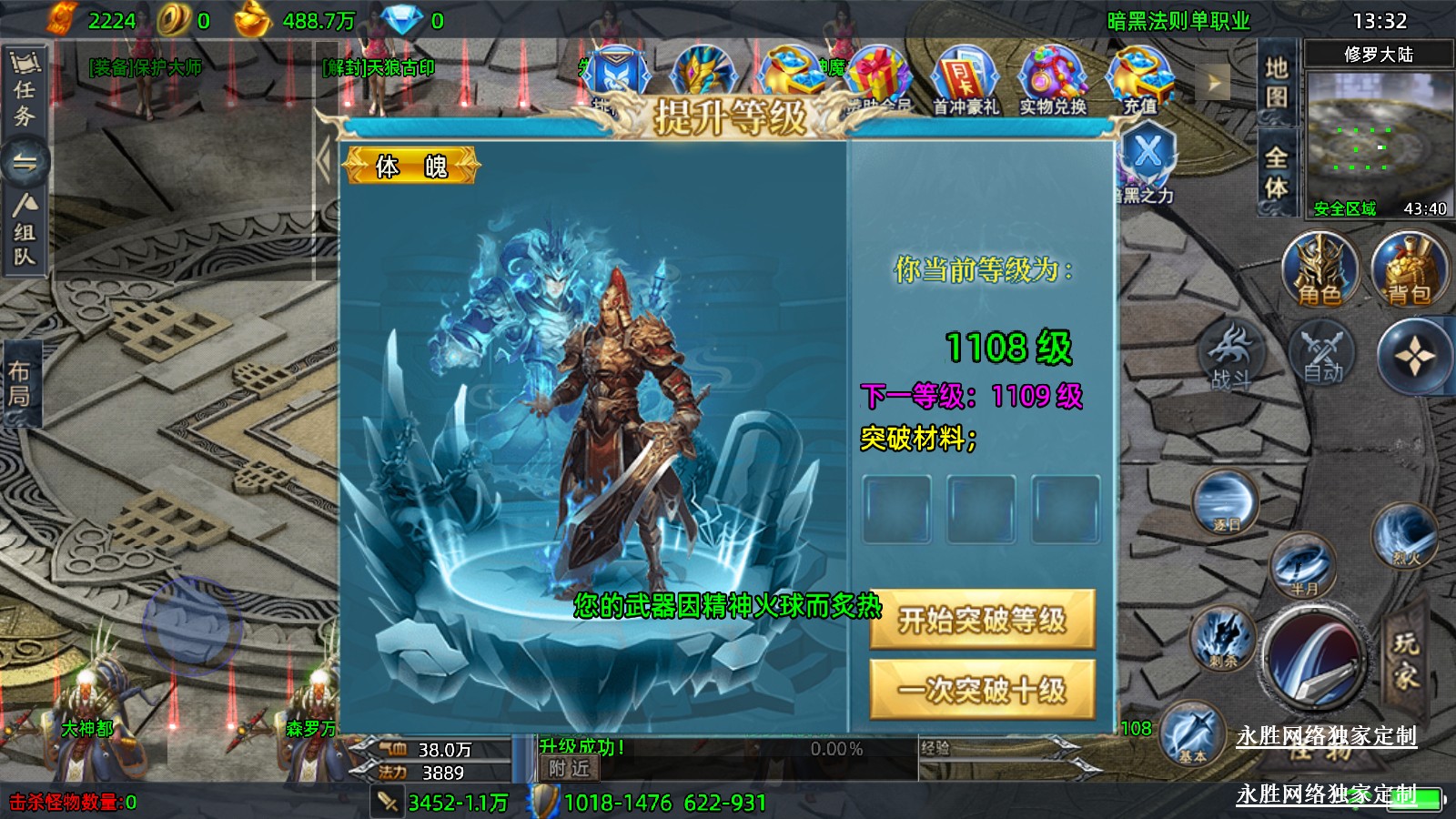The width and height of the screenshot is (1456, 819).
Task: Open the 充值 recharge shop
Action: [1139, 82]
